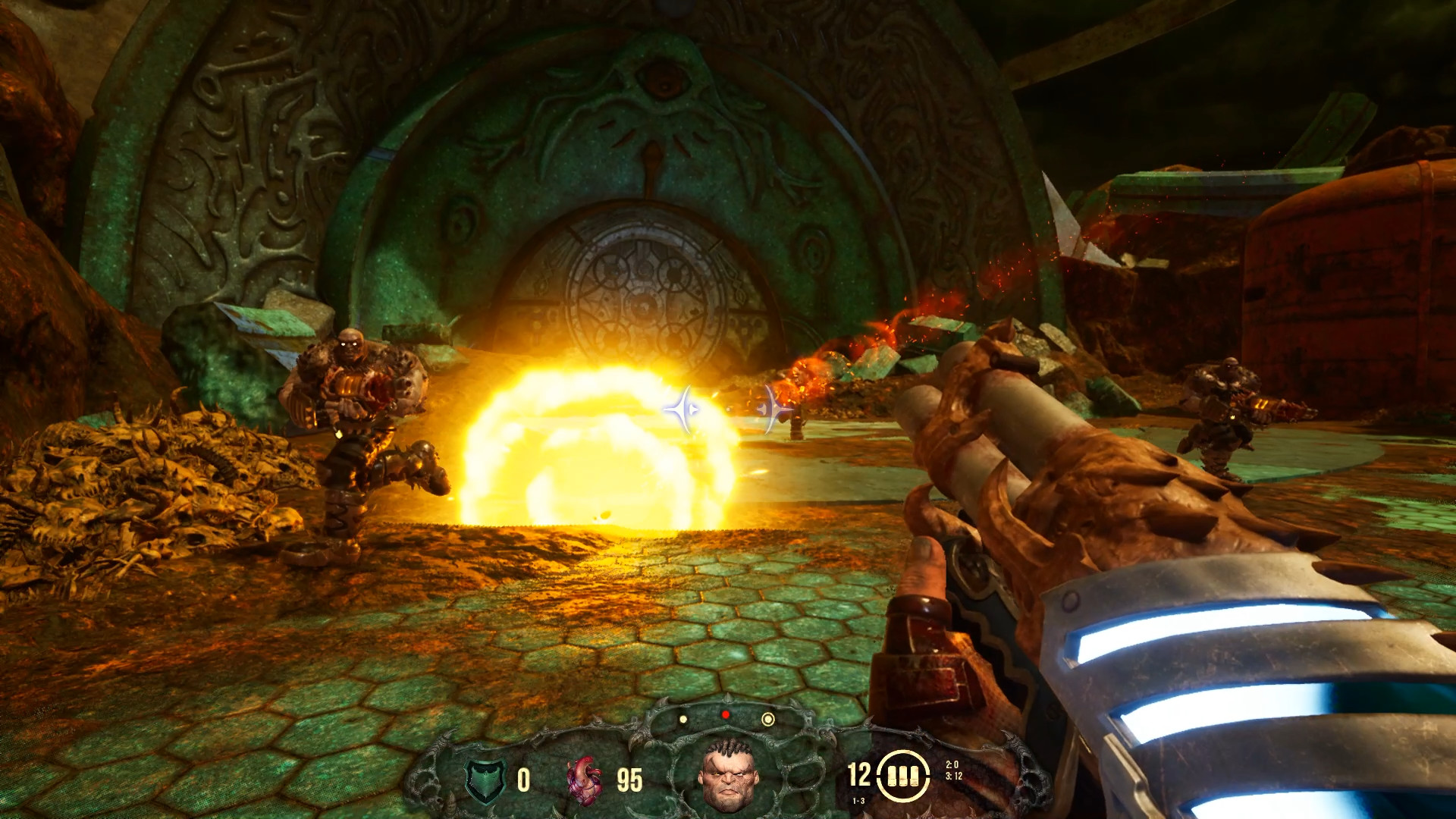Toggle the ringed status indicator above portrait
Viewport: 1456px width, 819px height.
(767, 718)
